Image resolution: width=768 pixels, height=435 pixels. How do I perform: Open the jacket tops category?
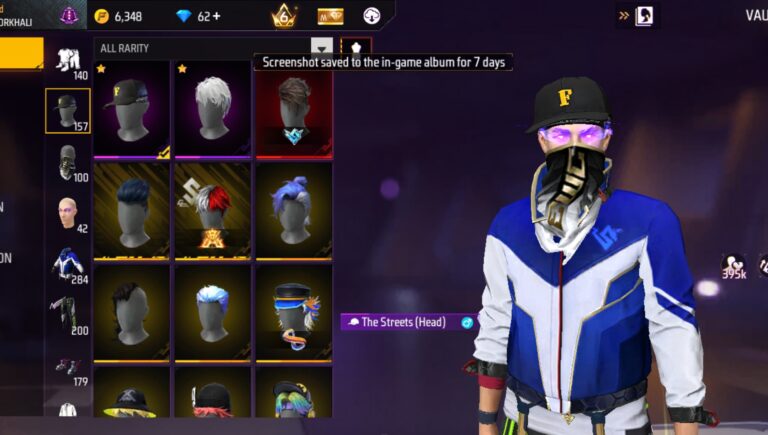tap(68, 264)
